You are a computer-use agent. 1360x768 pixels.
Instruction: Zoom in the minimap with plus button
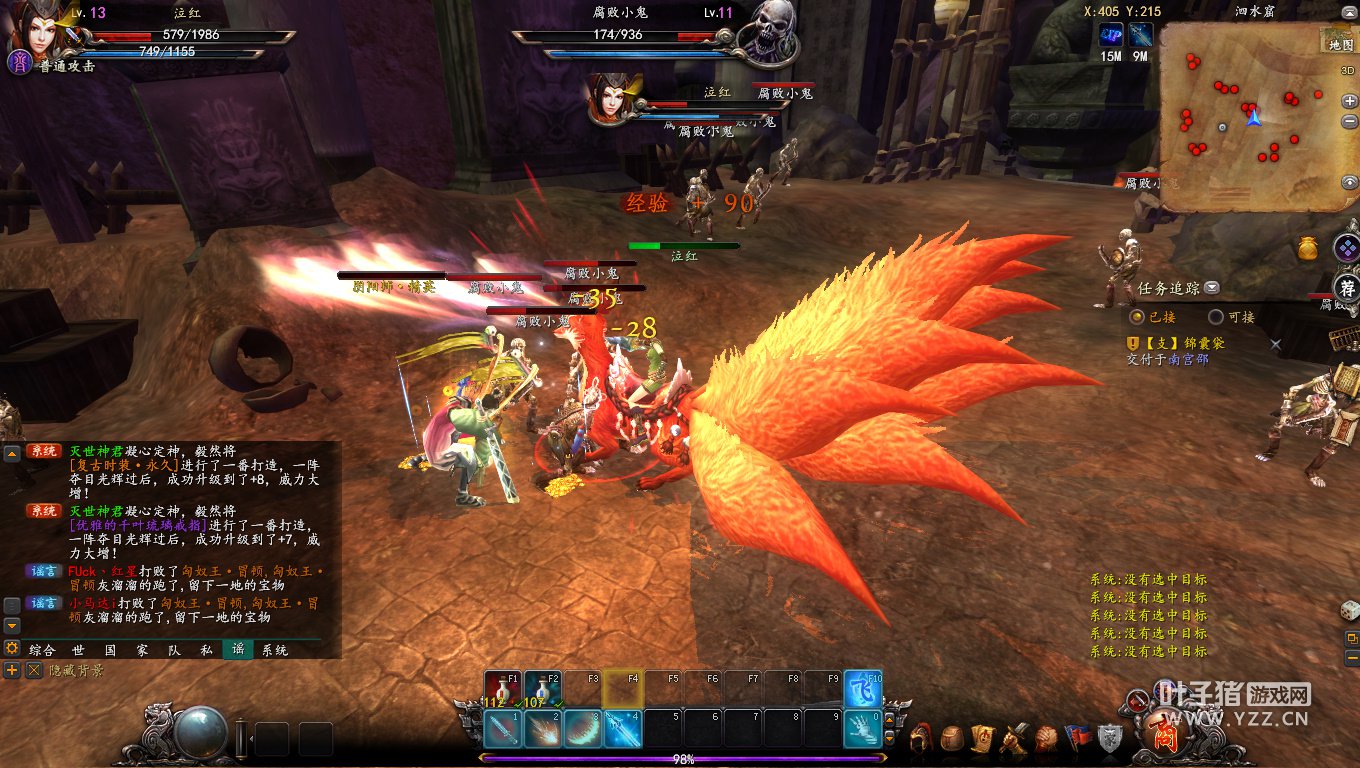tap(1350, 101)
